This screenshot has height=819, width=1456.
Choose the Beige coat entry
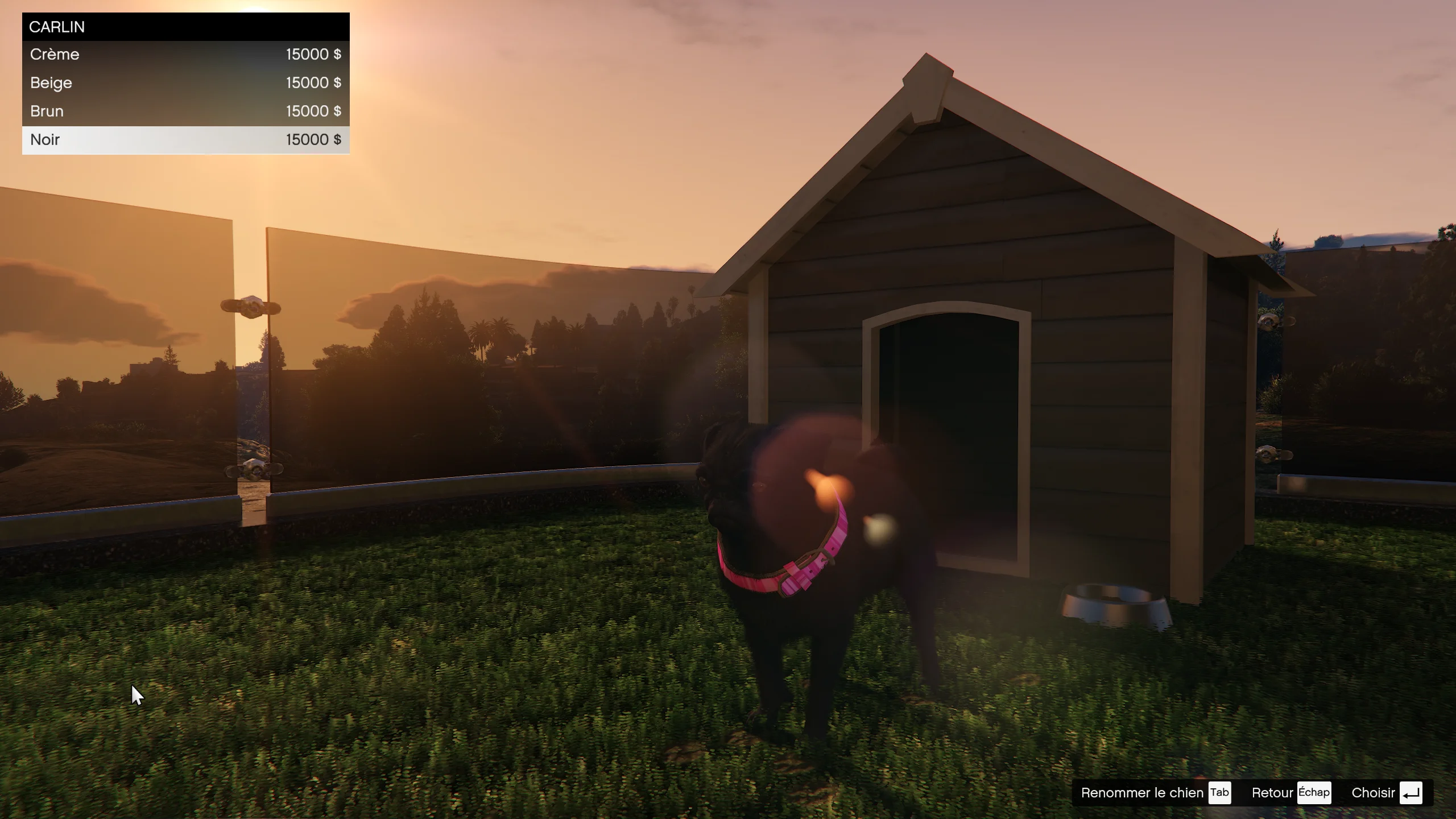pyautogui.click(x=185, y=83)
